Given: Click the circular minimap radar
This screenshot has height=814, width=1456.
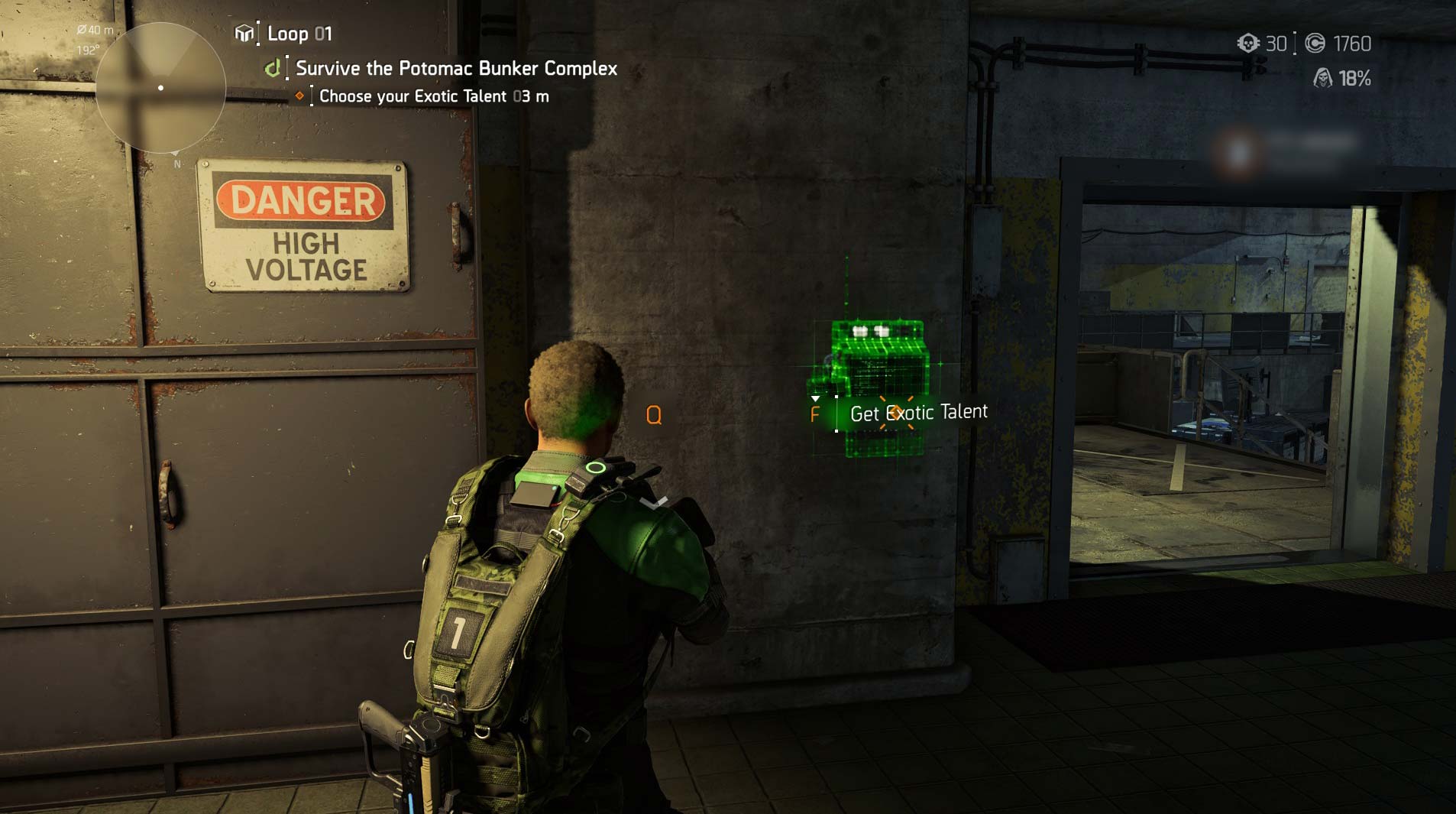Looking at the screenshot, I should tap(160, 88).
